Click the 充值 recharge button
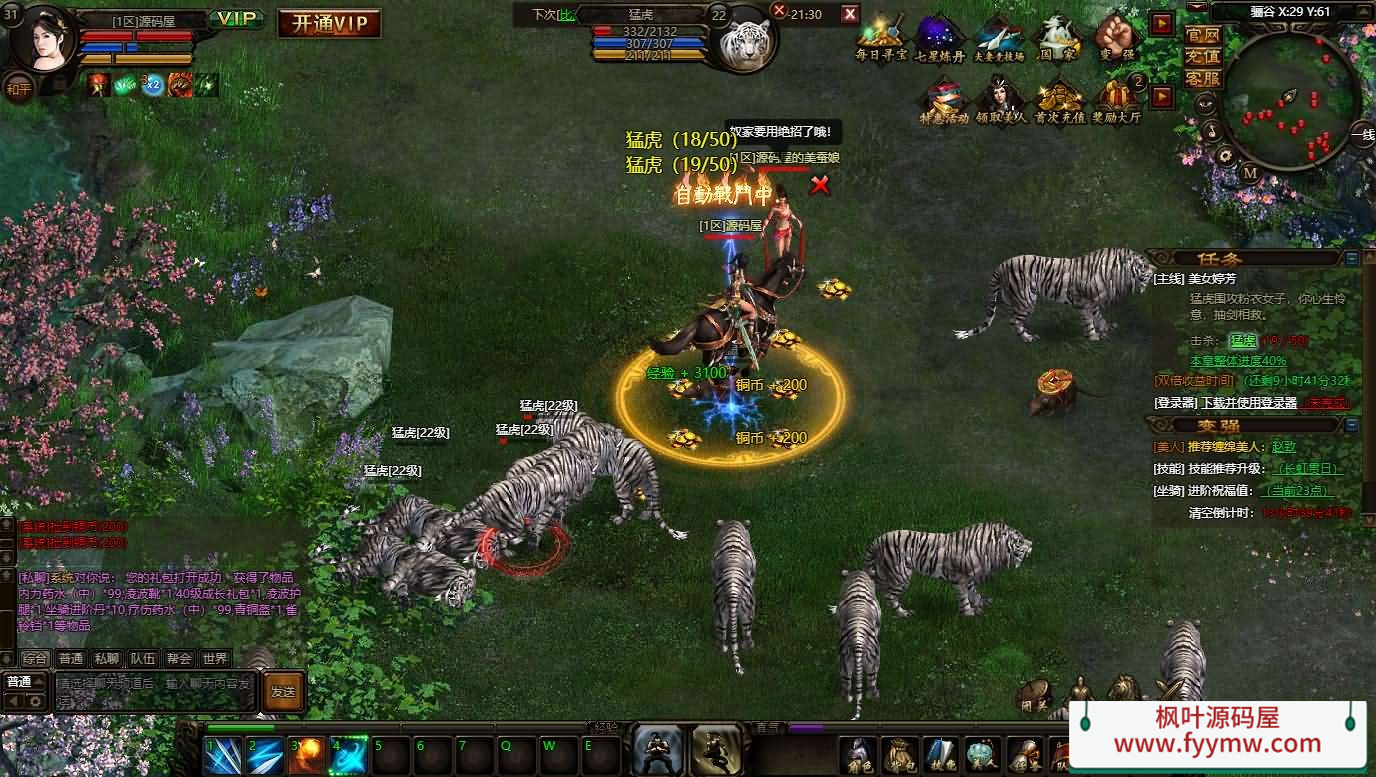 [x=1202, y=57]
